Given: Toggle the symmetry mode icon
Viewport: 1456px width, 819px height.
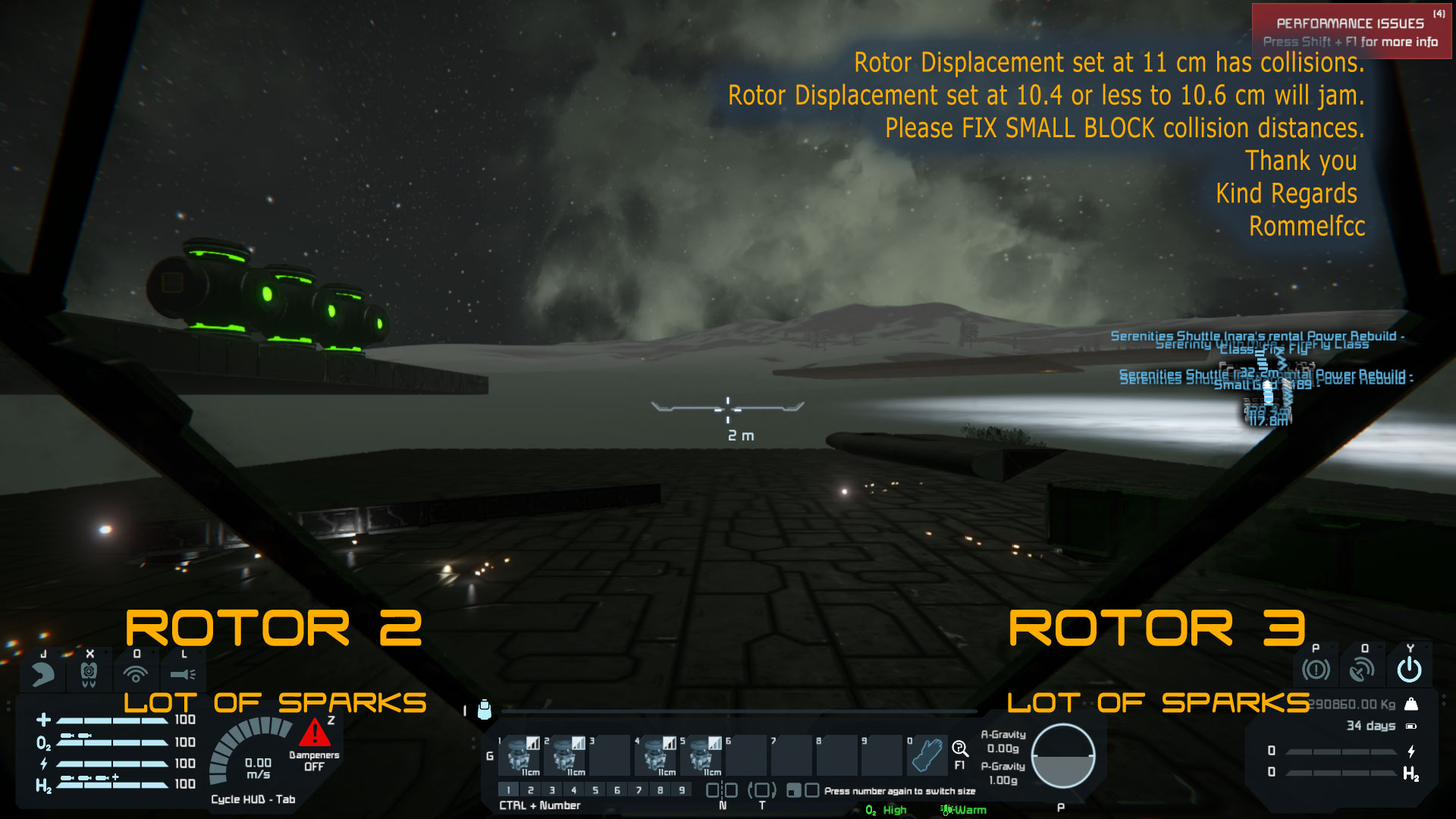Looking at the screenshot, I should (x=722, y=790).
